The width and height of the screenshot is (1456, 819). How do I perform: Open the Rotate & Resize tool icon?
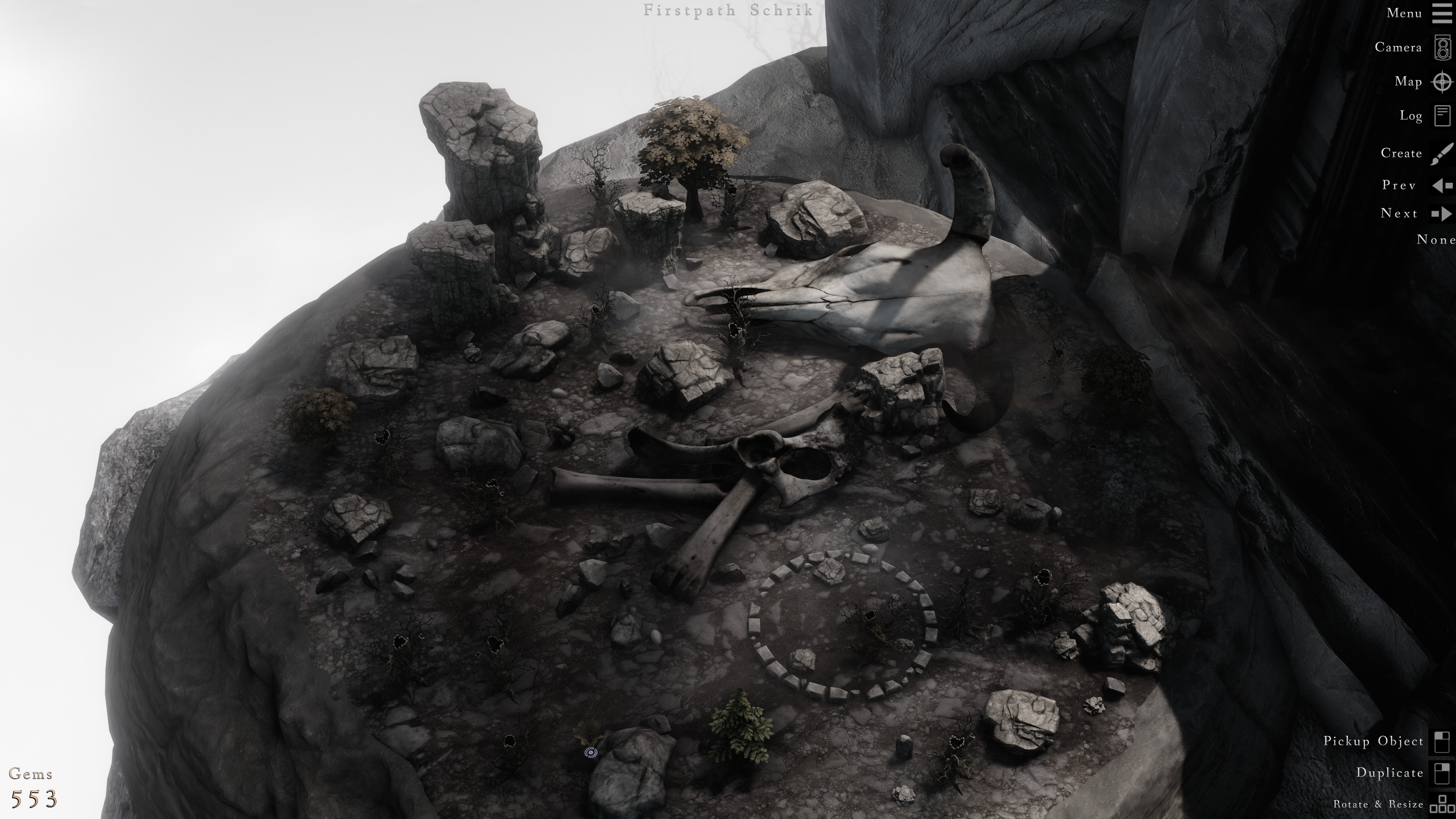click(1442, 805)
